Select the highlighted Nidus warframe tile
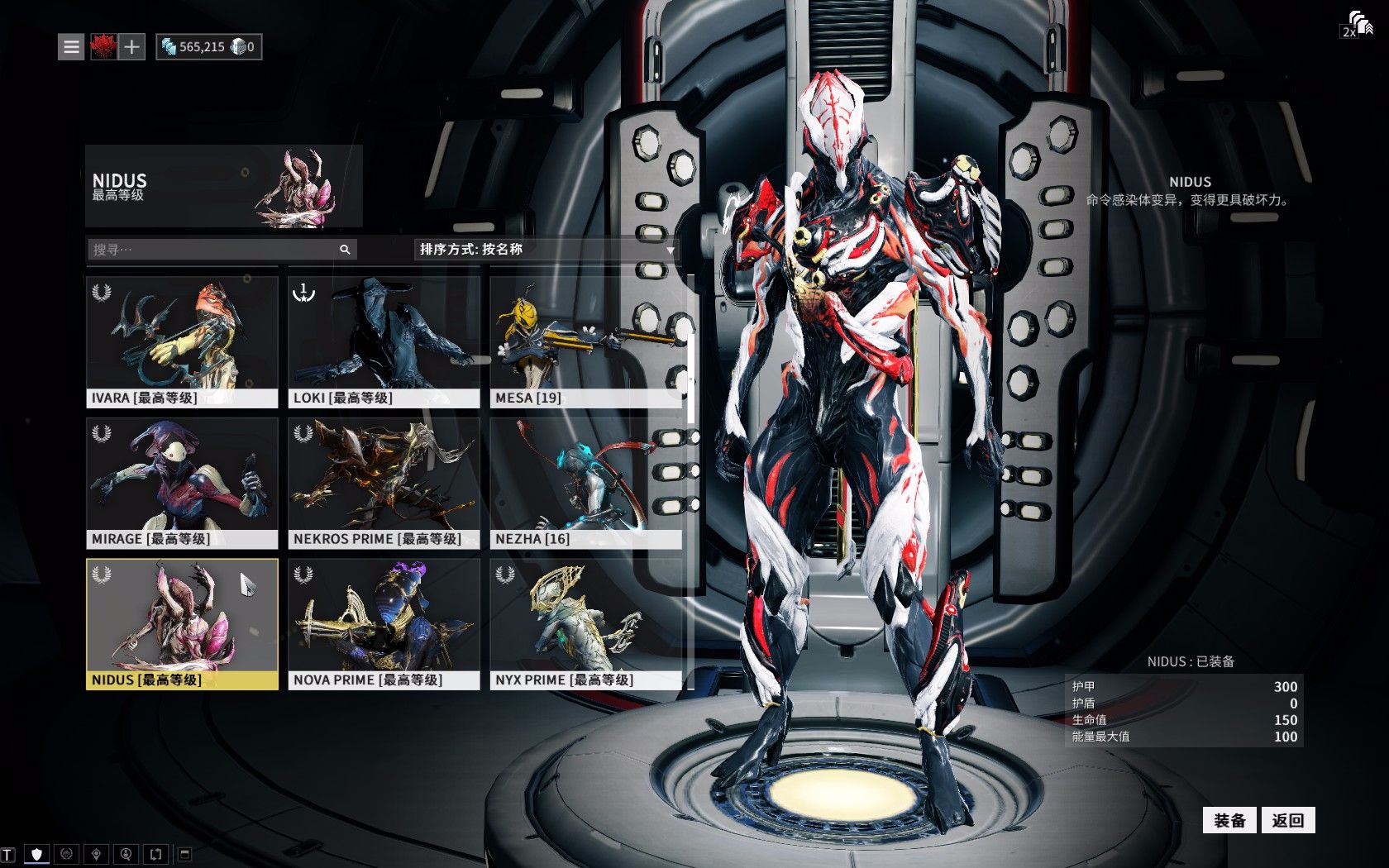Image resolution: width=1389 pixels, height=868 pixels. [x=182, y=624]
